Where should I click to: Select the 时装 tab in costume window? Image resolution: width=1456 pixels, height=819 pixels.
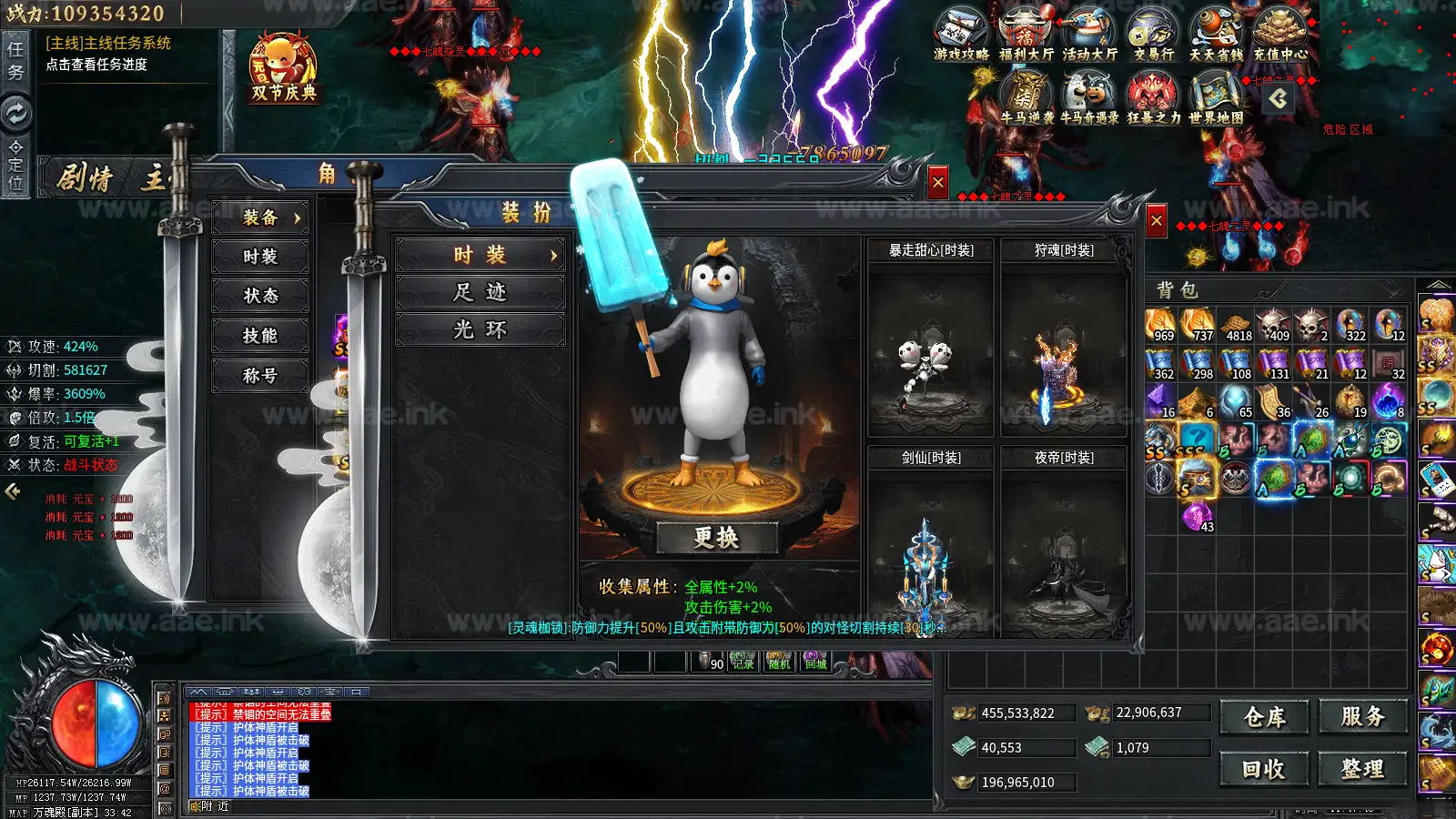tap(480, 255)
